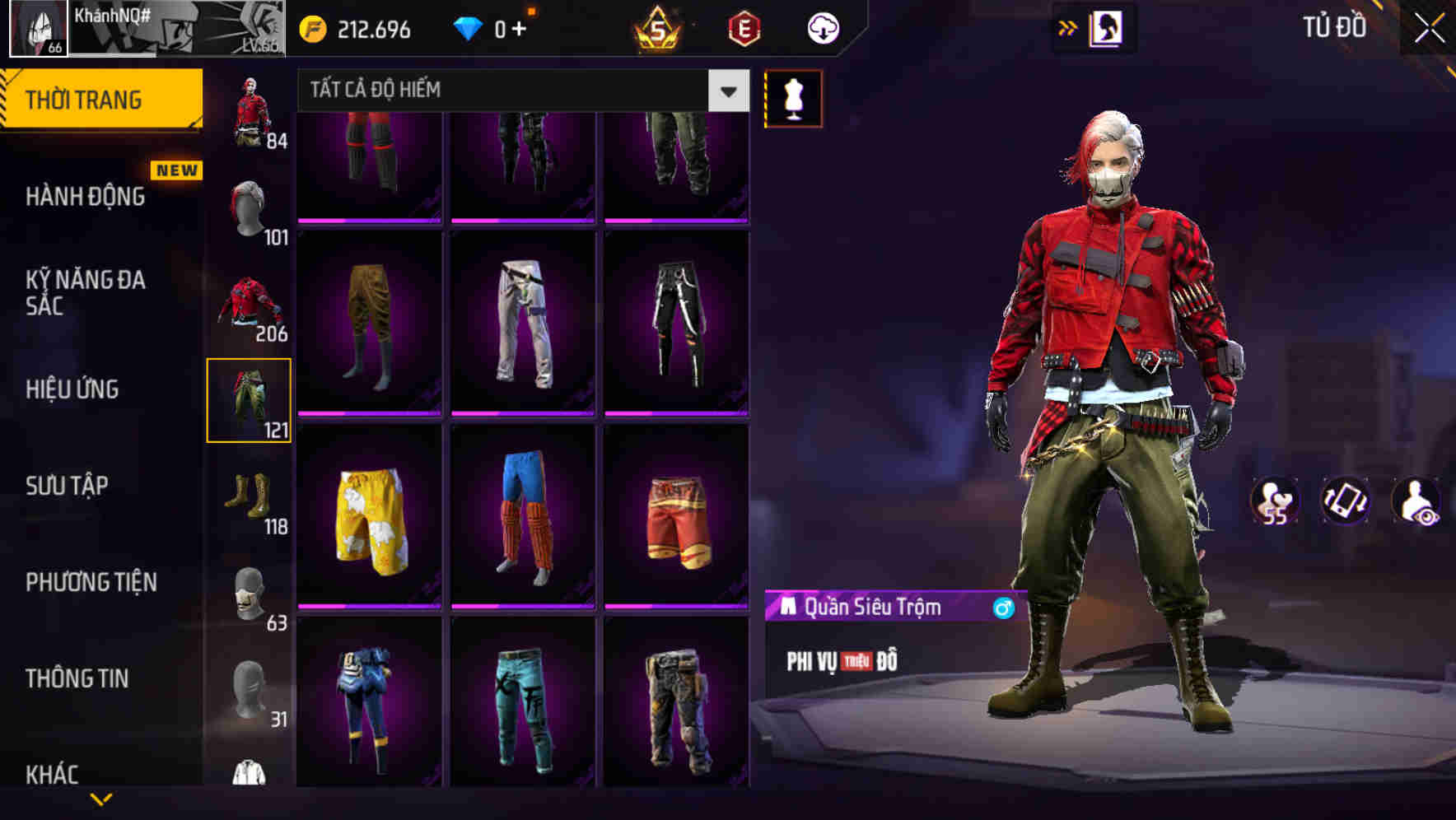This screenshot has width=1456, height=820.
Task: Click the male gender symbol on Quần Siêu Trộm
Action: point(1001,607)
